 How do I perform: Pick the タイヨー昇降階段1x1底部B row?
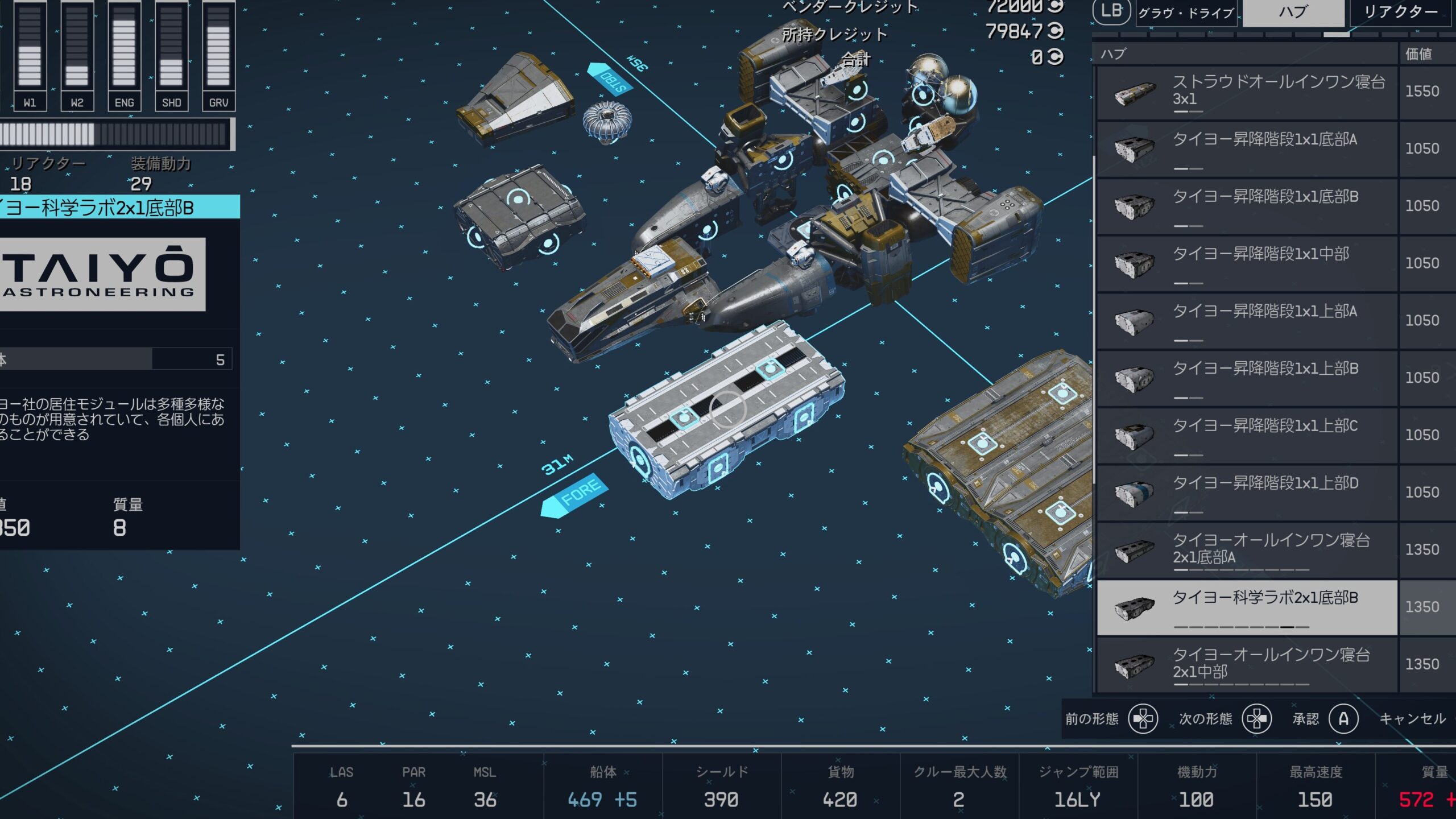[x=1247, y=206]
